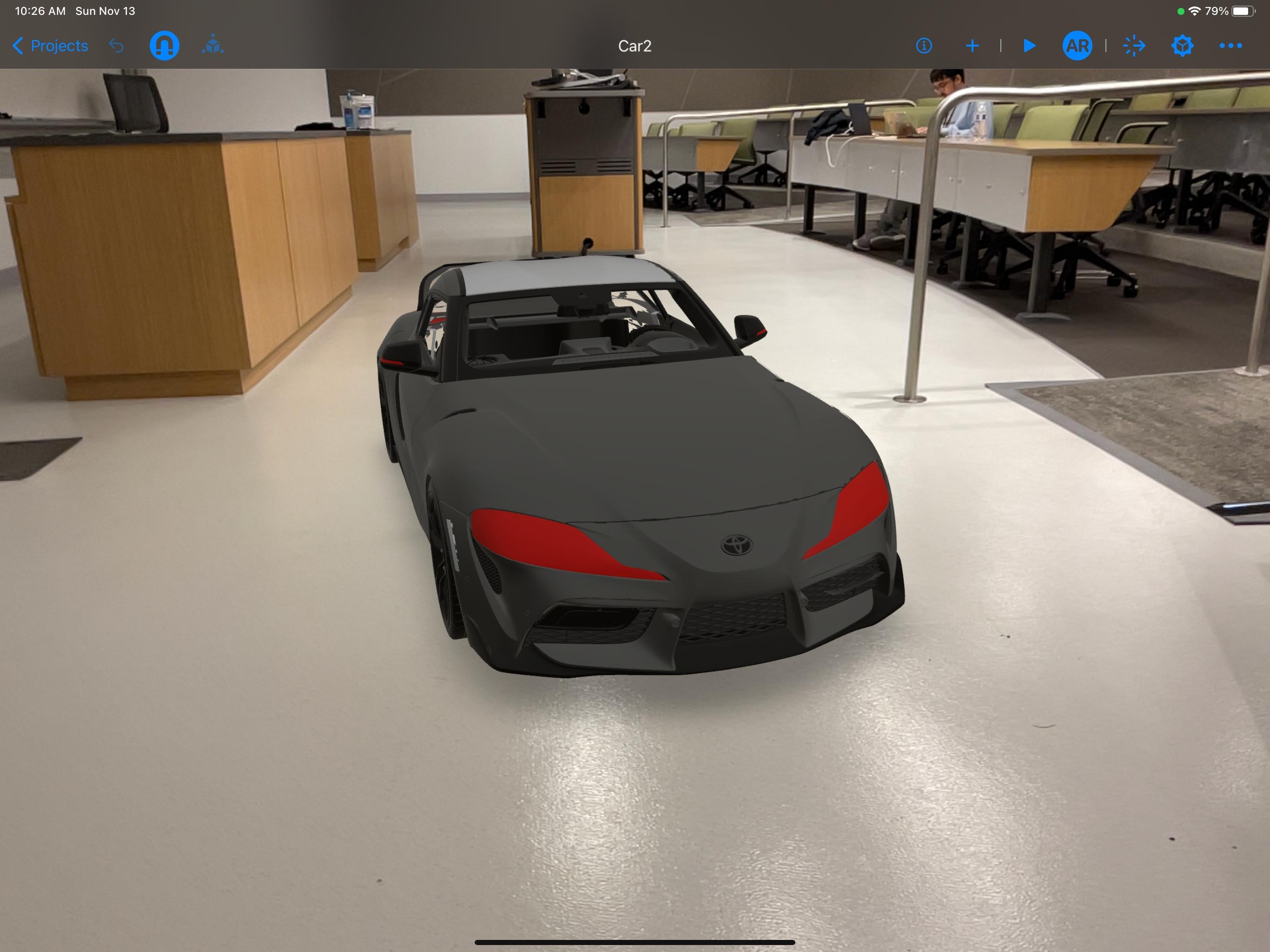Open the cube properties panel icon
The image size is (1270, 952).
pyautogui.click(x=1182, y=46)
